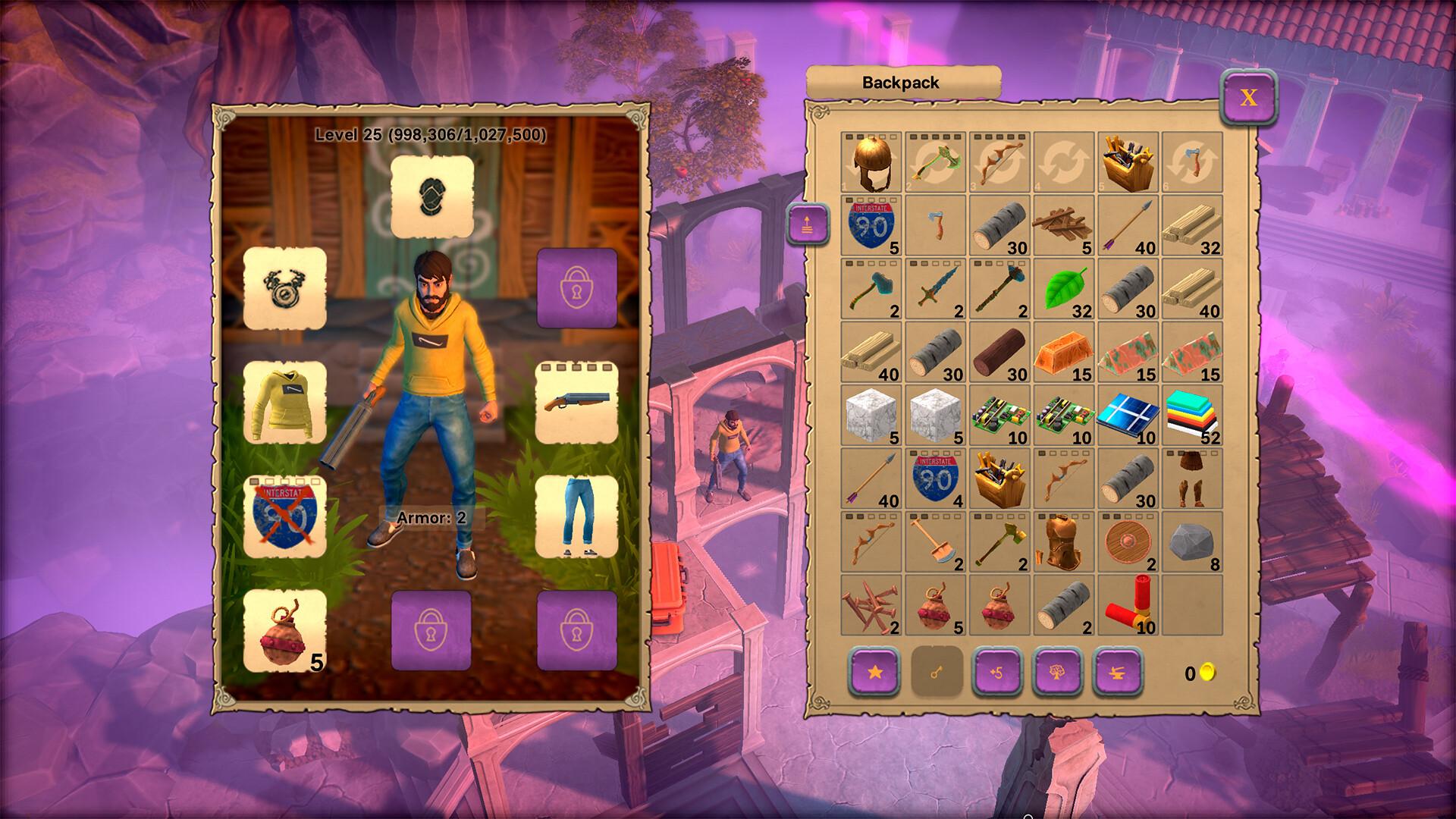Select the dark red log stack
Image resolution: width=1456 pixels, height=819 pixels.
999,352
